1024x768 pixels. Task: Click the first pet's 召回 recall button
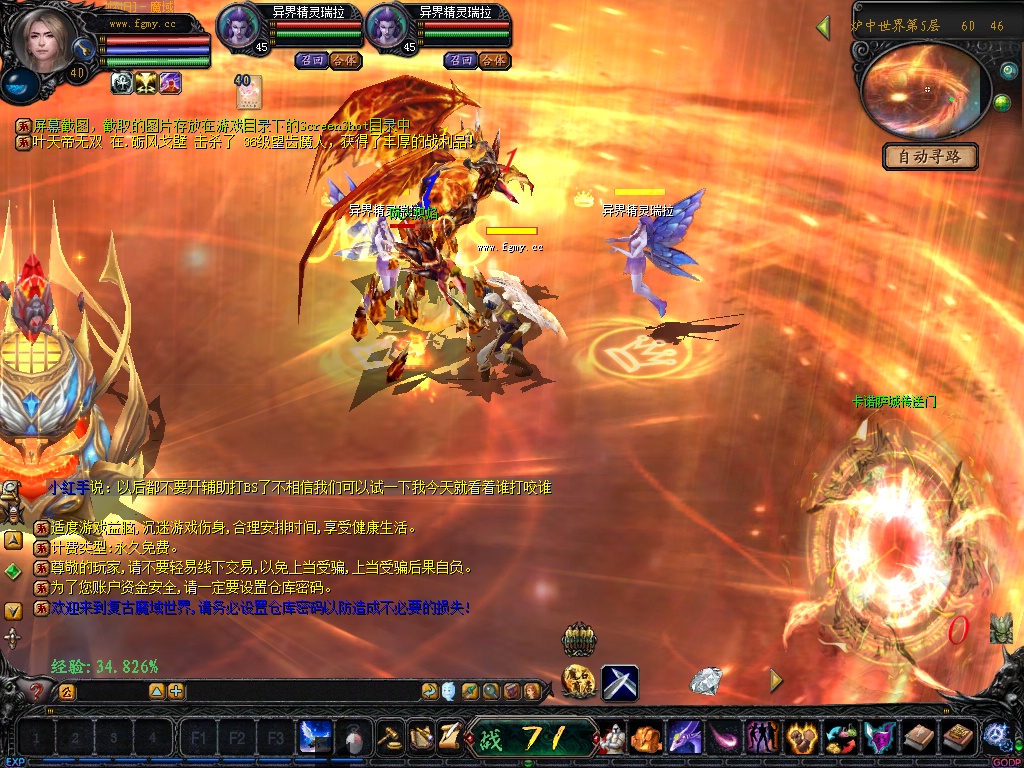pos(310,60)
